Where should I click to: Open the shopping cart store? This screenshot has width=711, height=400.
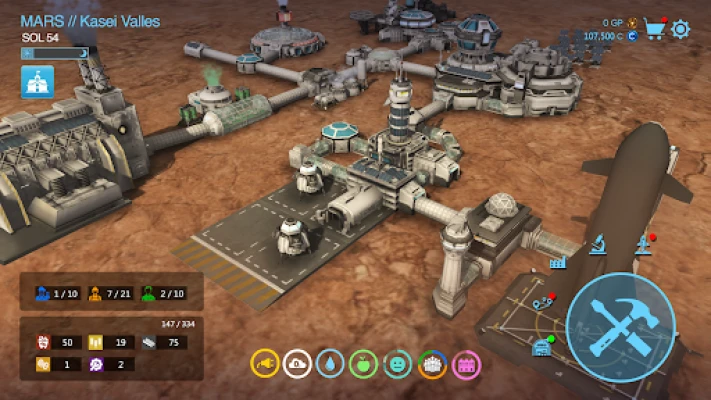[x=656, y=28]
